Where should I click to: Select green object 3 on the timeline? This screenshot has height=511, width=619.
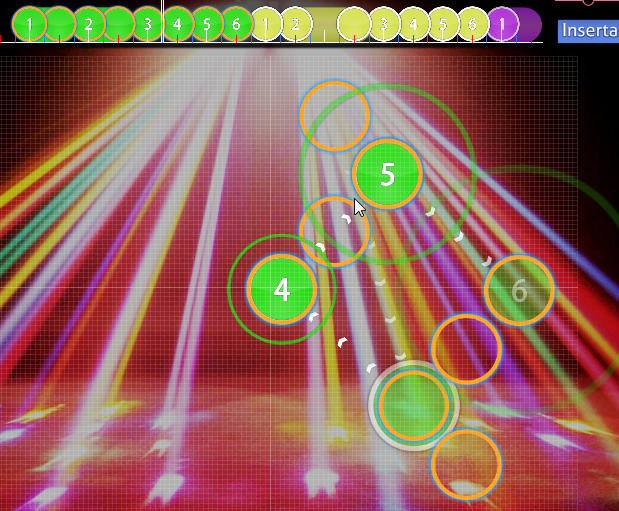[148, 23]
